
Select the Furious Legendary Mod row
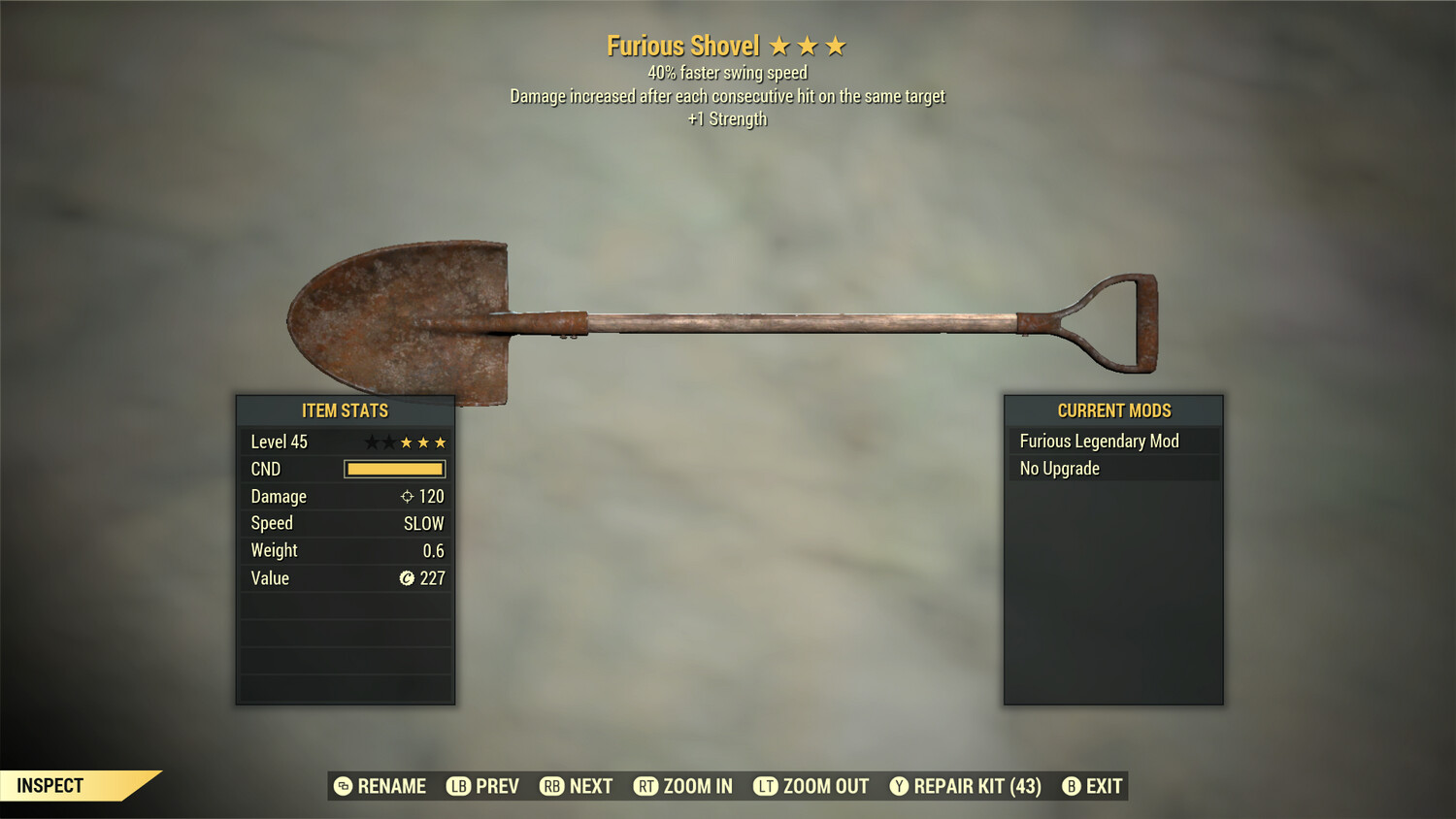coord(1113,442)
